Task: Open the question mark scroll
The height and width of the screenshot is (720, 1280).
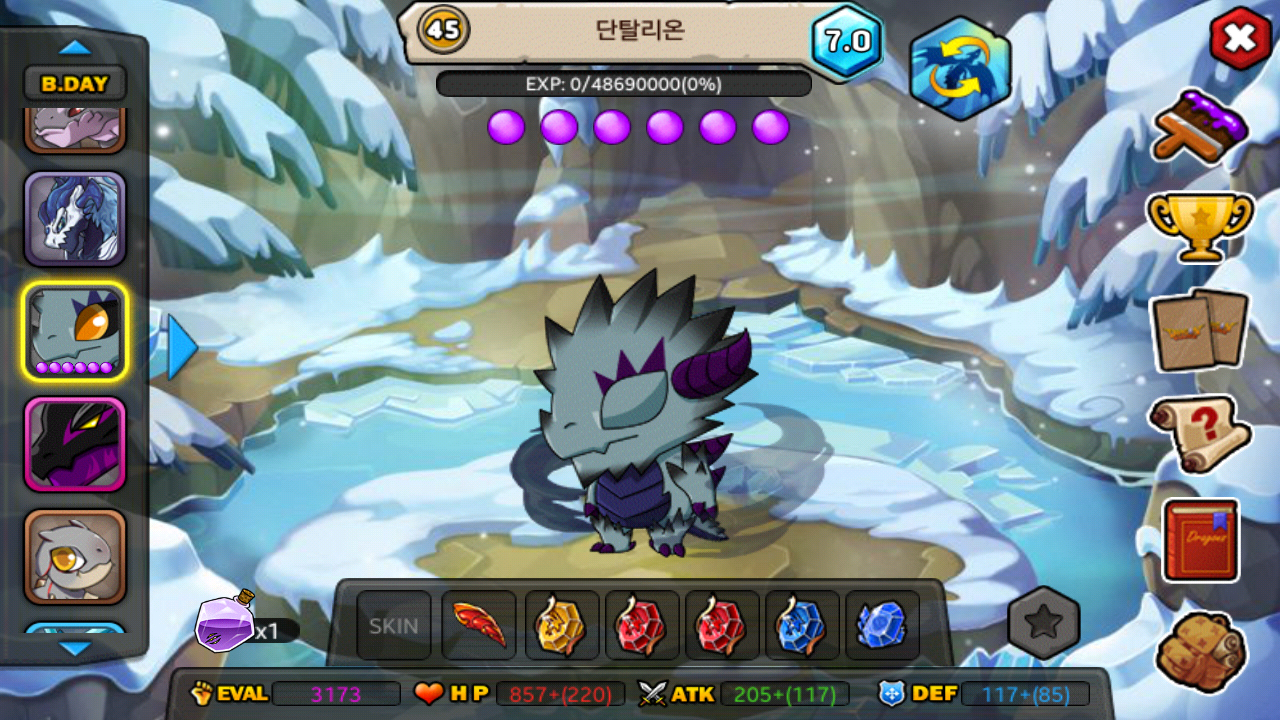Action: (1200, 434)
